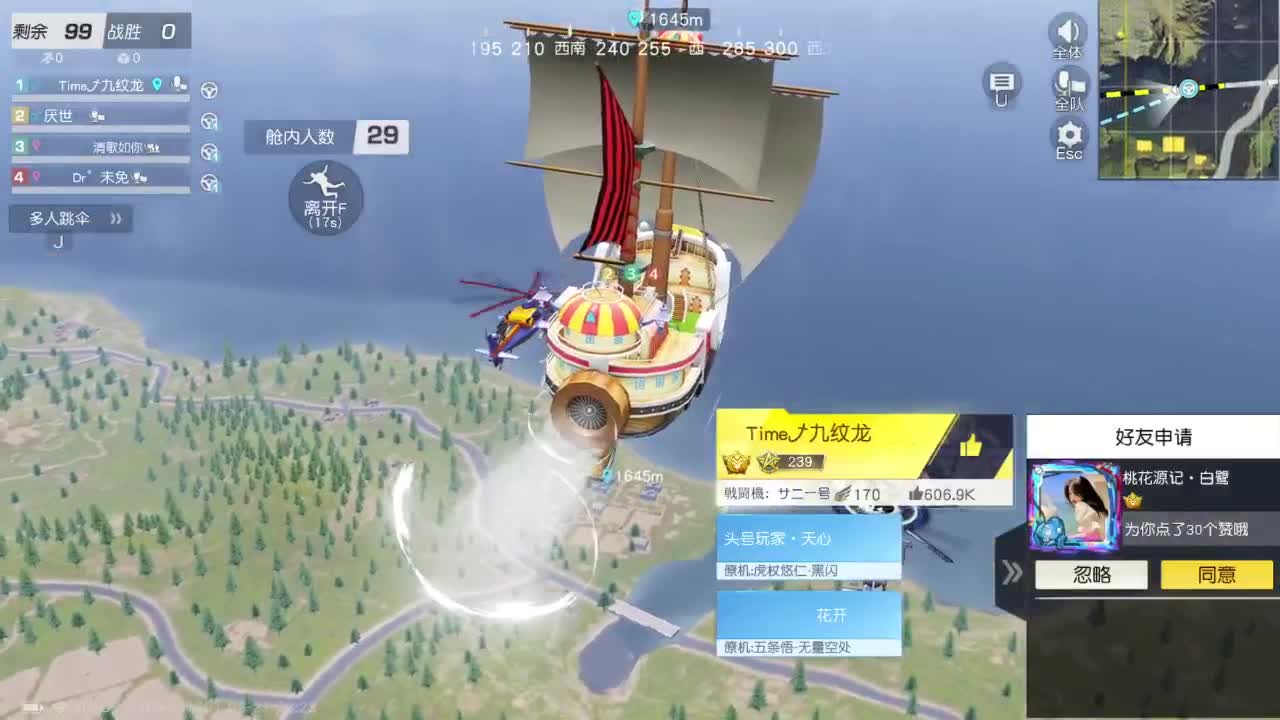This screenshot has height=720, width=1280.
Task: Expand the 多人跳伞 panel chevron
Action: (x=115, y=219)
